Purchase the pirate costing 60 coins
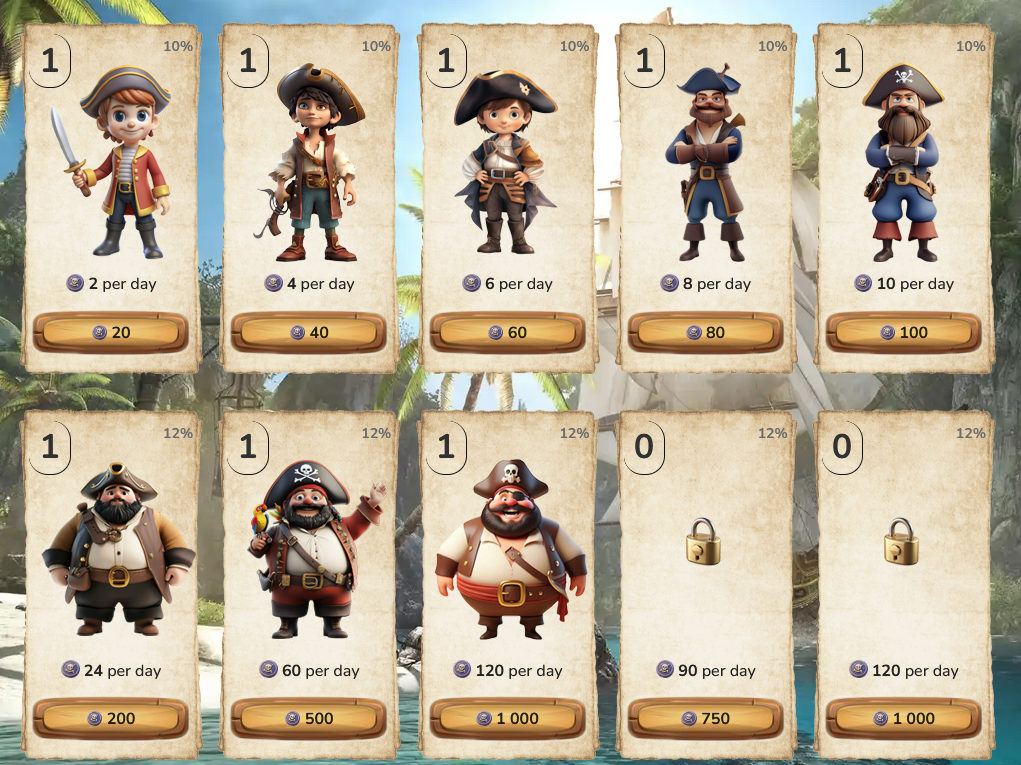The width and height of the screenshot is (1021, 765). 506,332
